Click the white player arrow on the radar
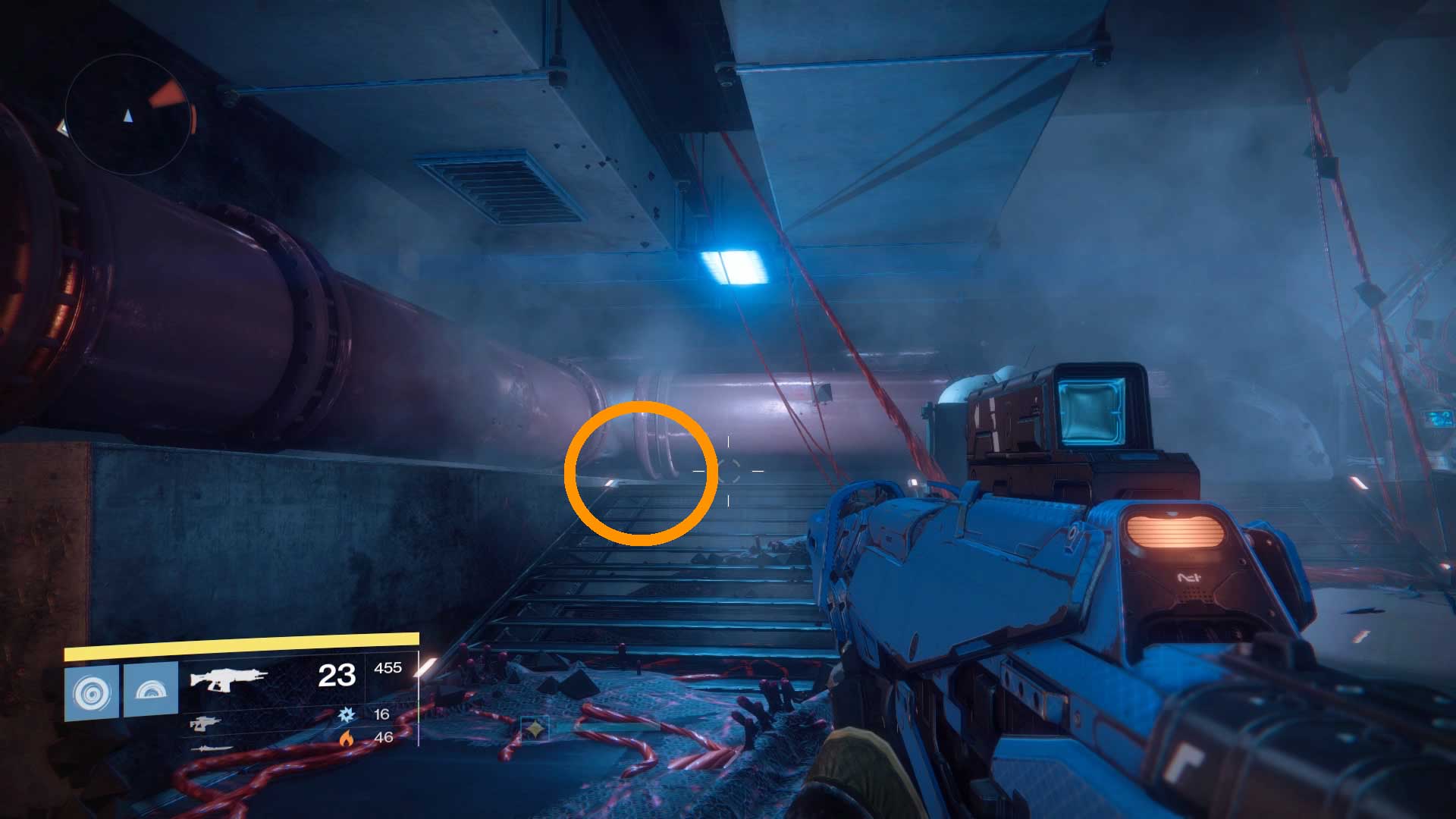 click(128, 115)
